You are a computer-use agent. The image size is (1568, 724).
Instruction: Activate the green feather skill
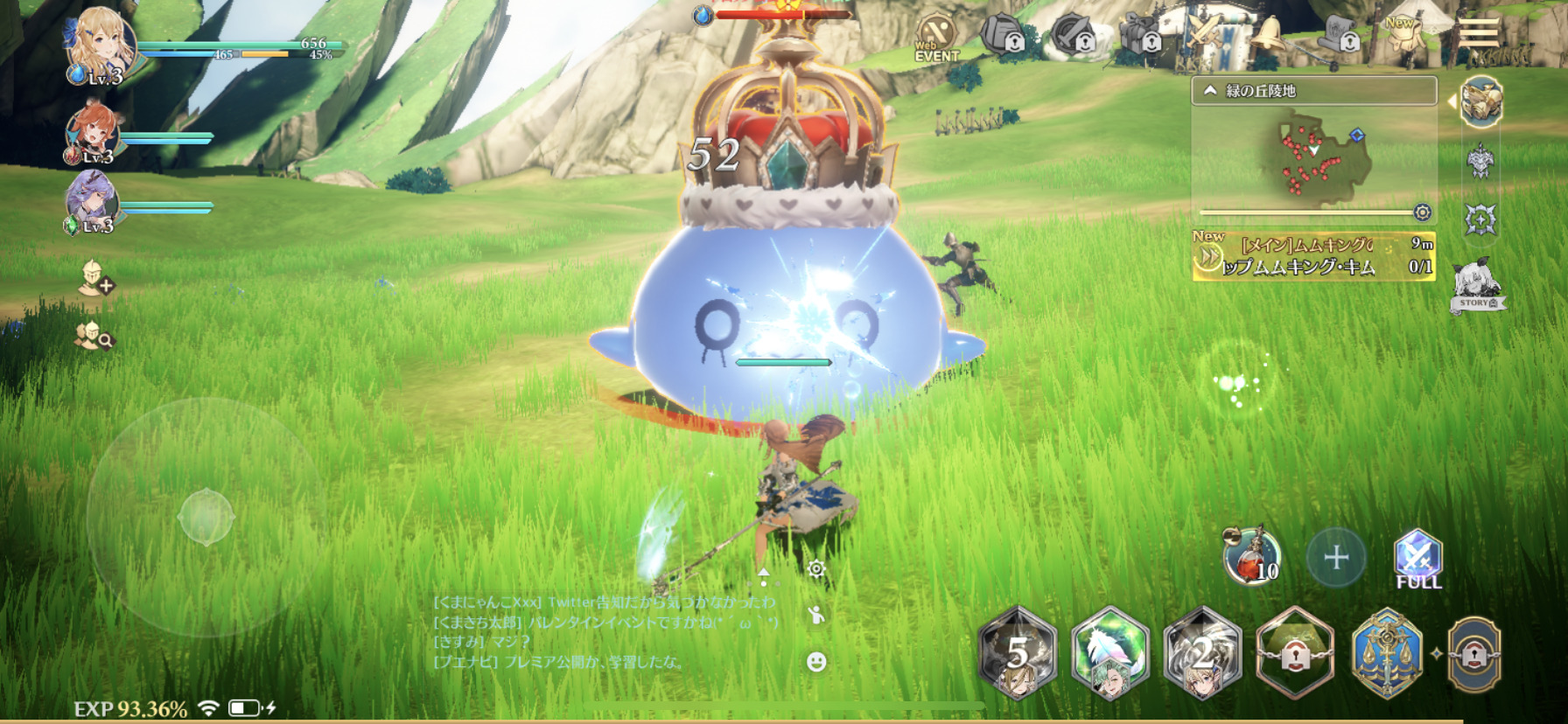(x=1110, y=652)
